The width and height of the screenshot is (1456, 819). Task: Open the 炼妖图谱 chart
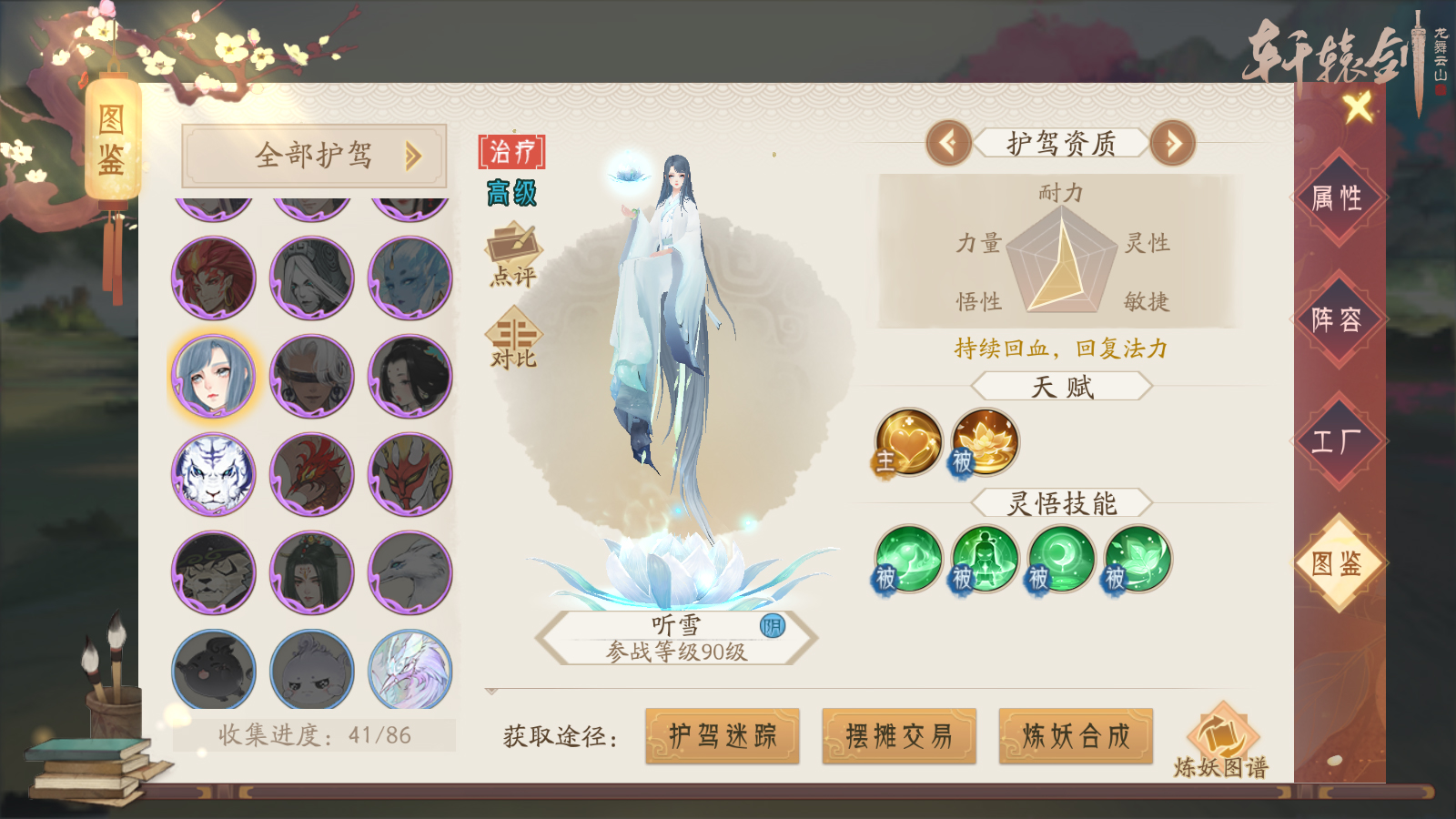[x=1221, y=742]
